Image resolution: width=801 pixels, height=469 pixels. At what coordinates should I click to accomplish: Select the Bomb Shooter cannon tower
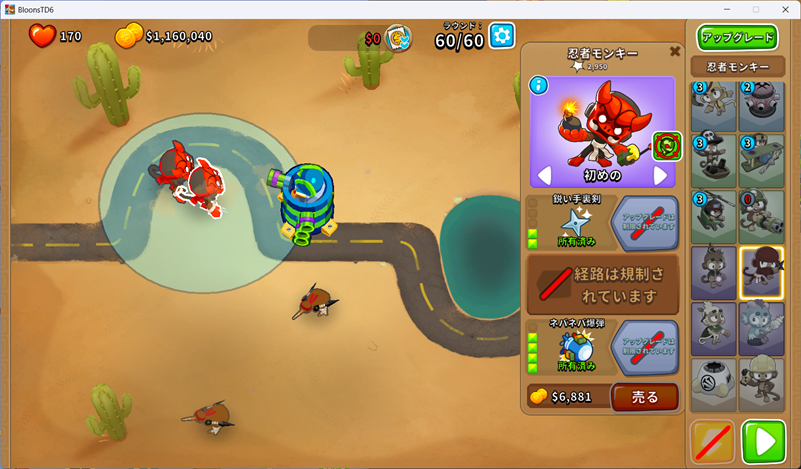point(761,106)
